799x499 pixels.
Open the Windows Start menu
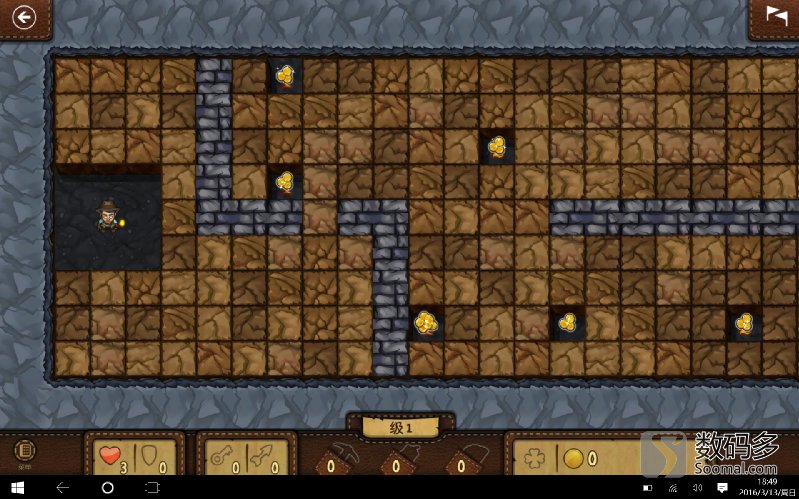(x=17, y=487)
